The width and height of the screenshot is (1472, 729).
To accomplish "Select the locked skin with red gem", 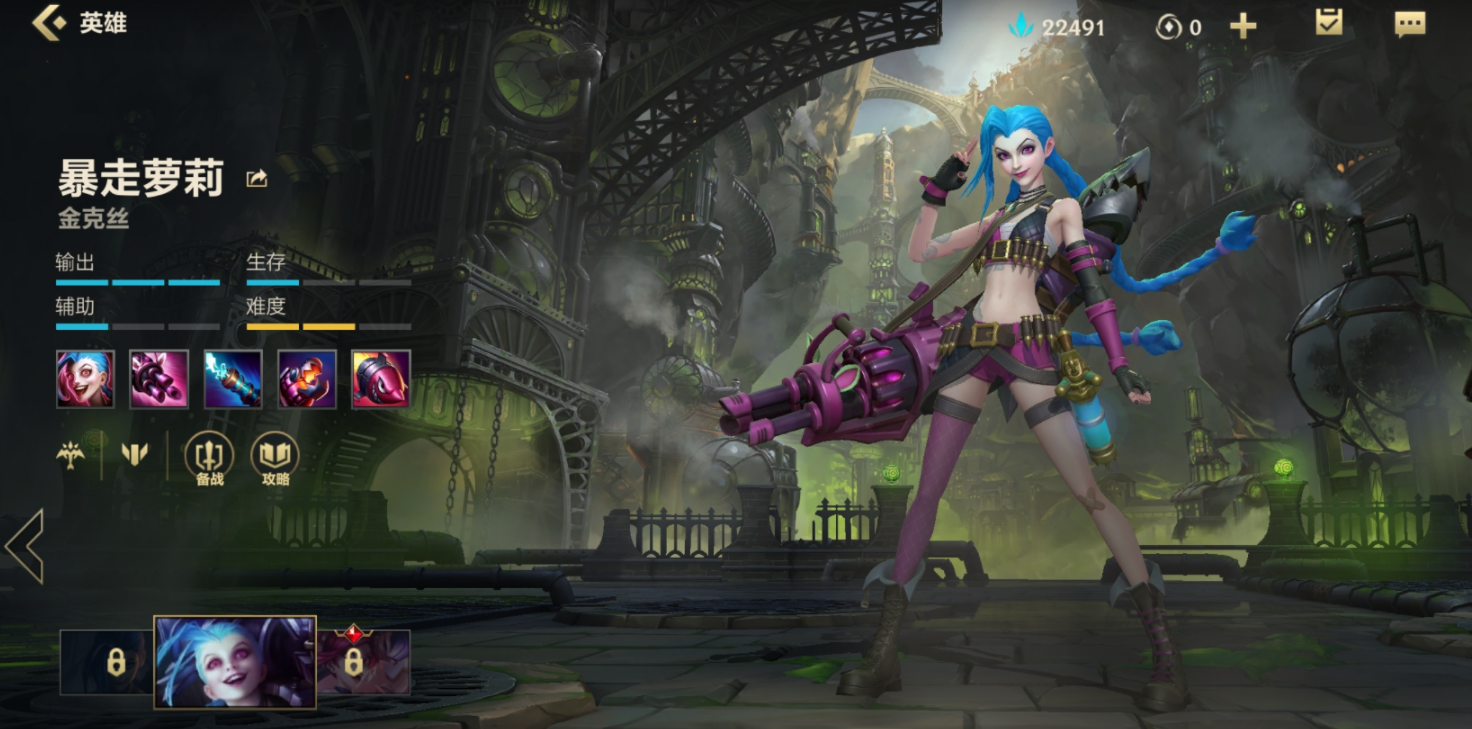I will (x=363, y=662).
